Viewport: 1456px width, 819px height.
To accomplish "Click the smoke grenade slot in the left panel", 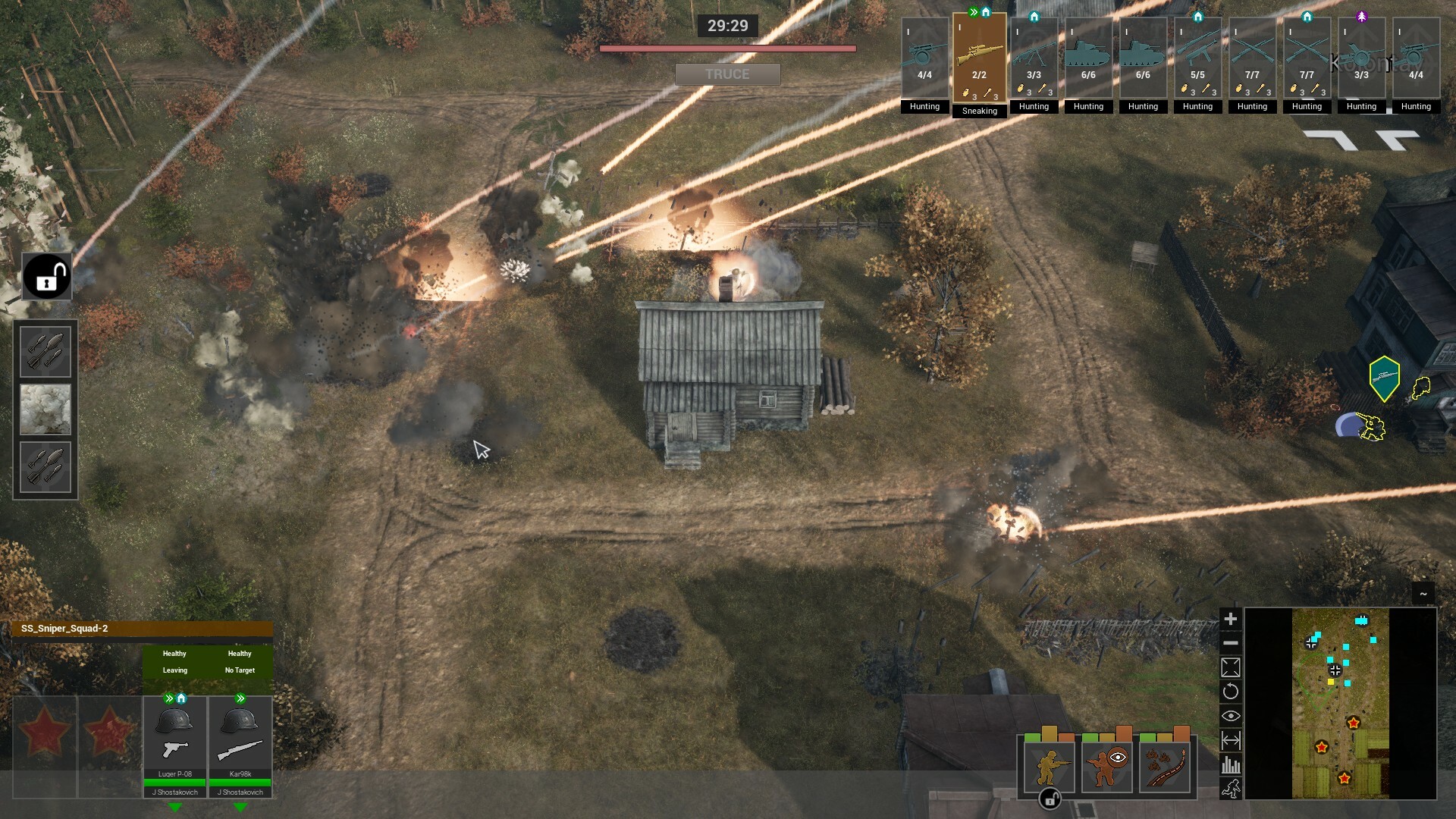I will coord(45,409).
